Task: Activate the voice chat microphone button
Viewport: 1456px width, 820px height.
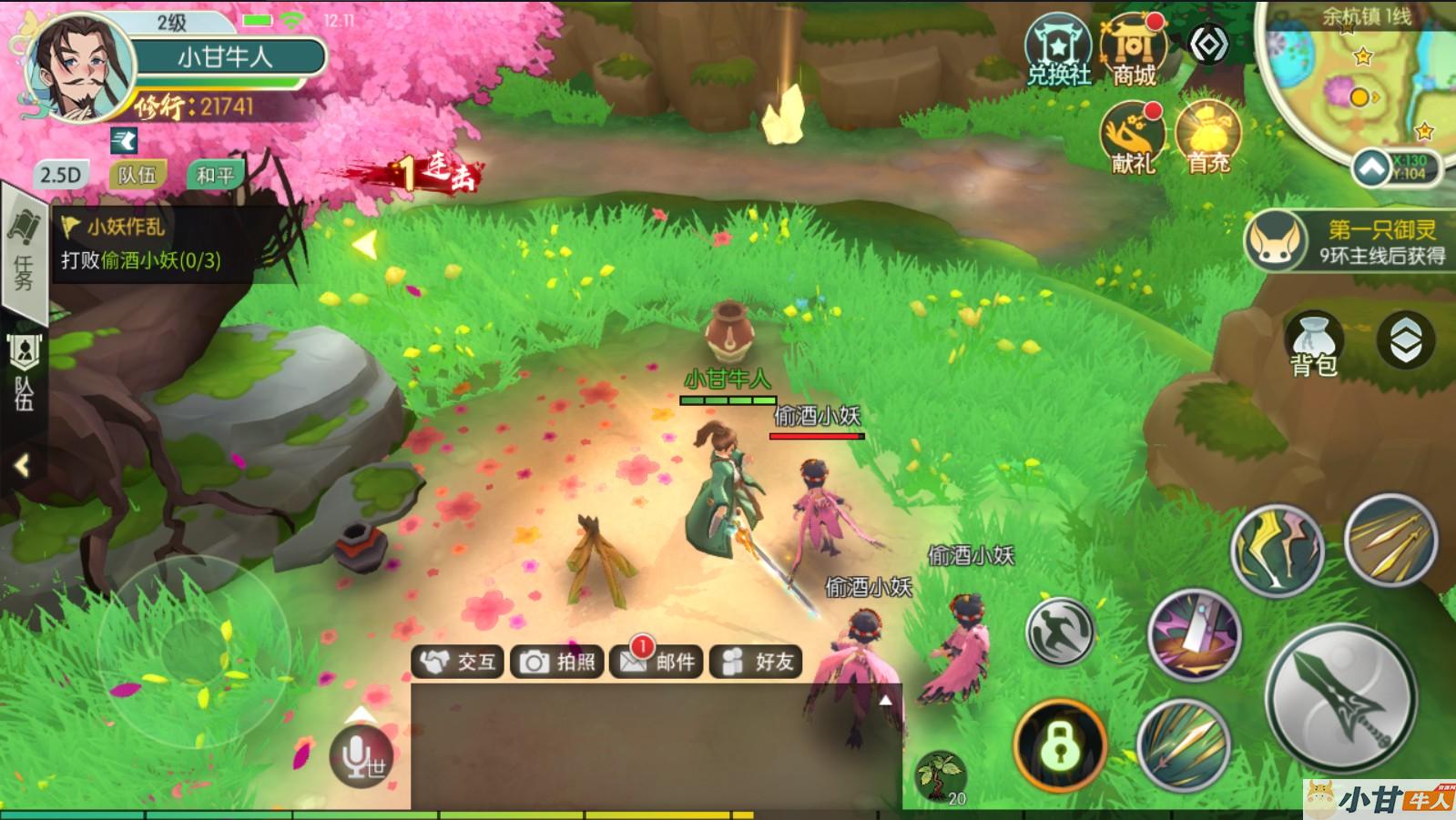Action: pyautogui.click(x=361, y=756)
